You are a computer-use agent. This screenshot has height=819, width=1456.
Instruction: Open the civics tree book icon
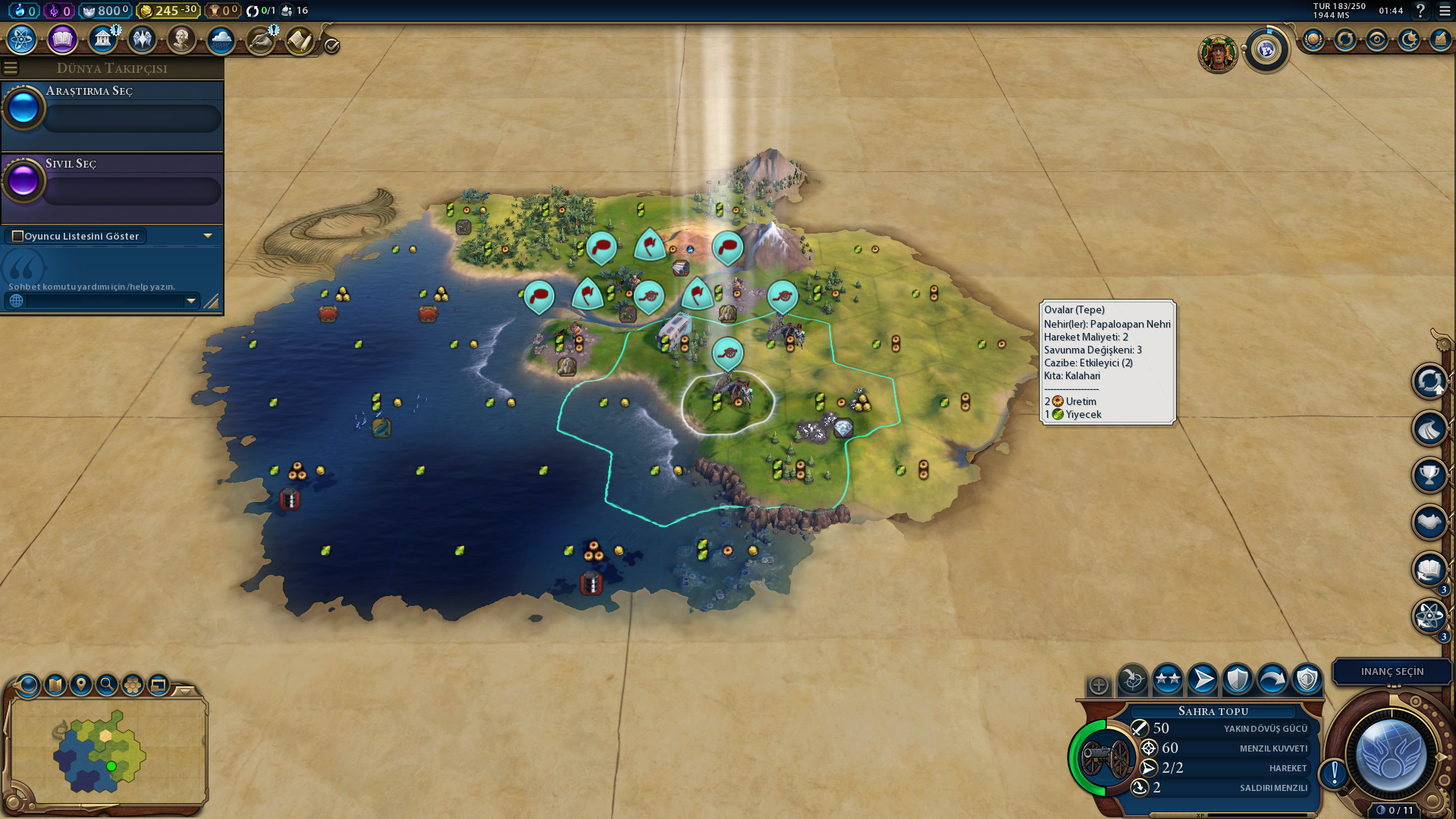[x=62, y=39]
